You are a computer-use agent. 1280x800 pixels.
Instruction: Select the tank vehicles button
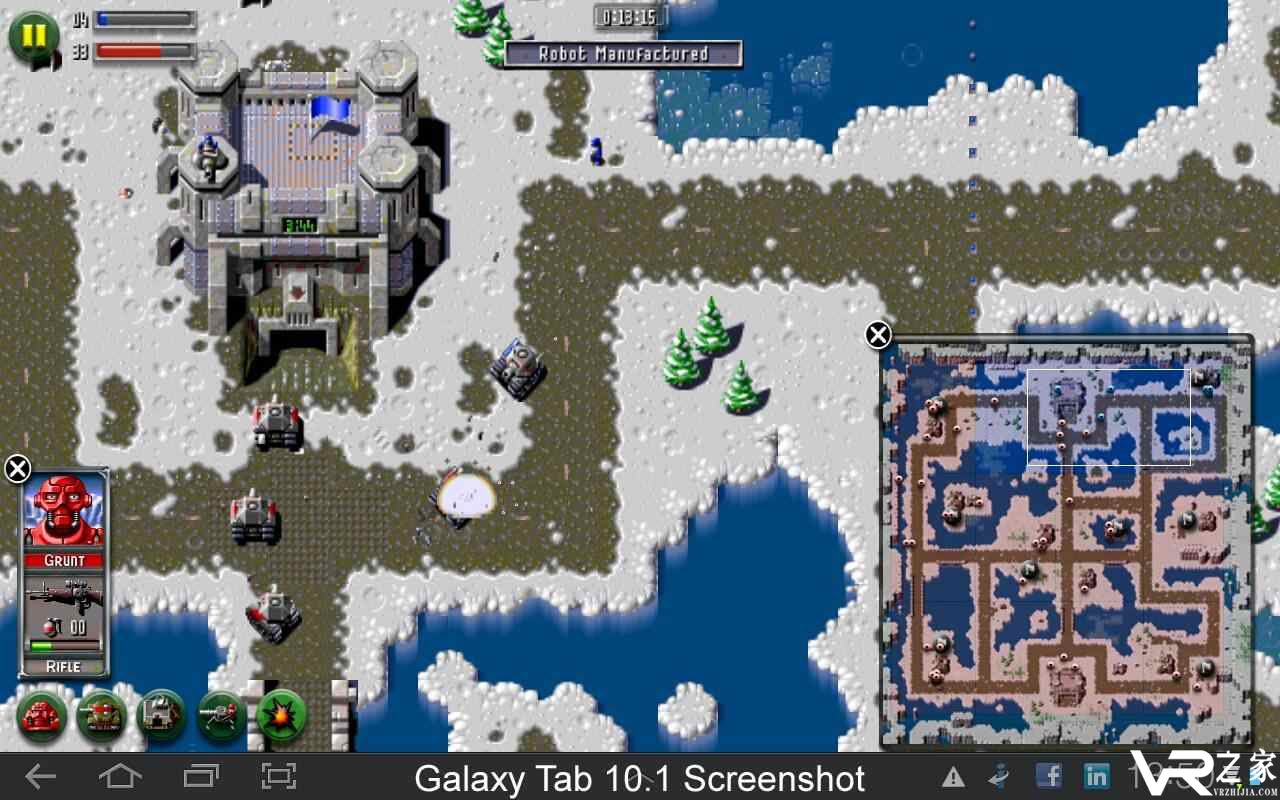[x=102, y=716]
